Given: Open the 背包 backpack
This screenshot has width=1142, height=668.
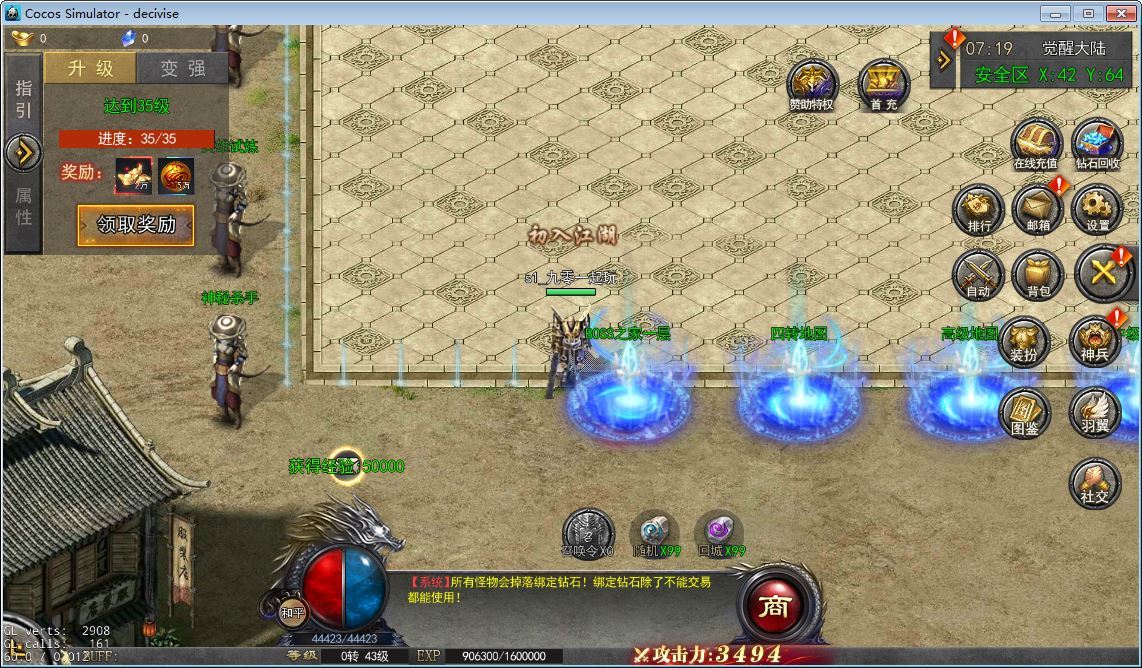Looking at the screenshot, I should point(1038,273).
